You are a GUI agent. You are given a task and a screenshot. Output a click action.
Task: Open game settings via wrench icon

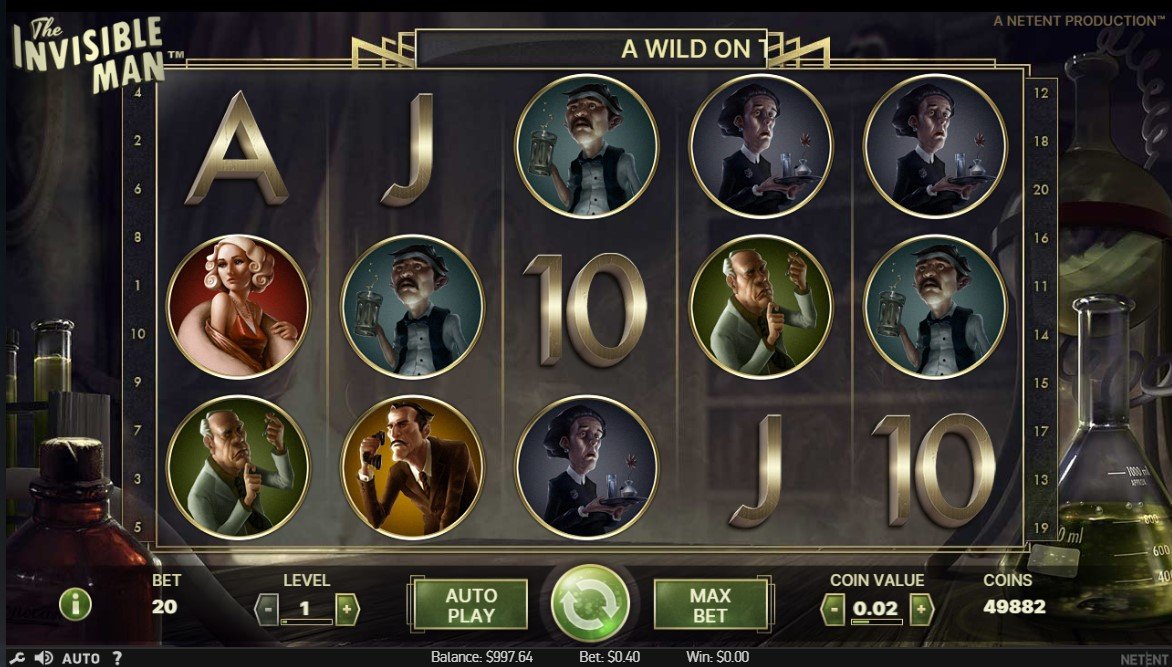[18, 658]
